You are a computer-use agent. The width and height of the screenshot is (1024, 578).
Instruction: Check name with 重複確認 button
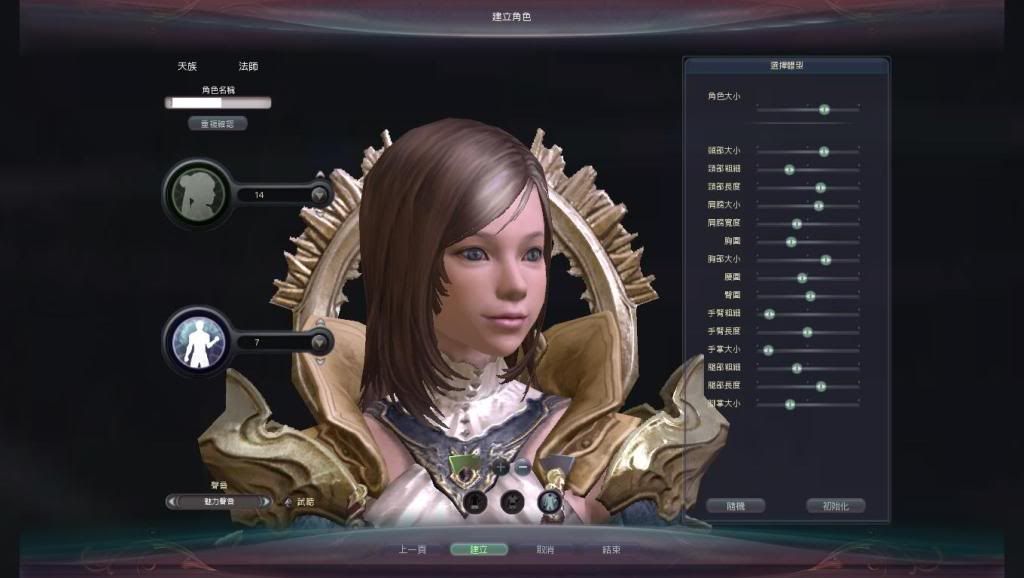click(217, 124)
